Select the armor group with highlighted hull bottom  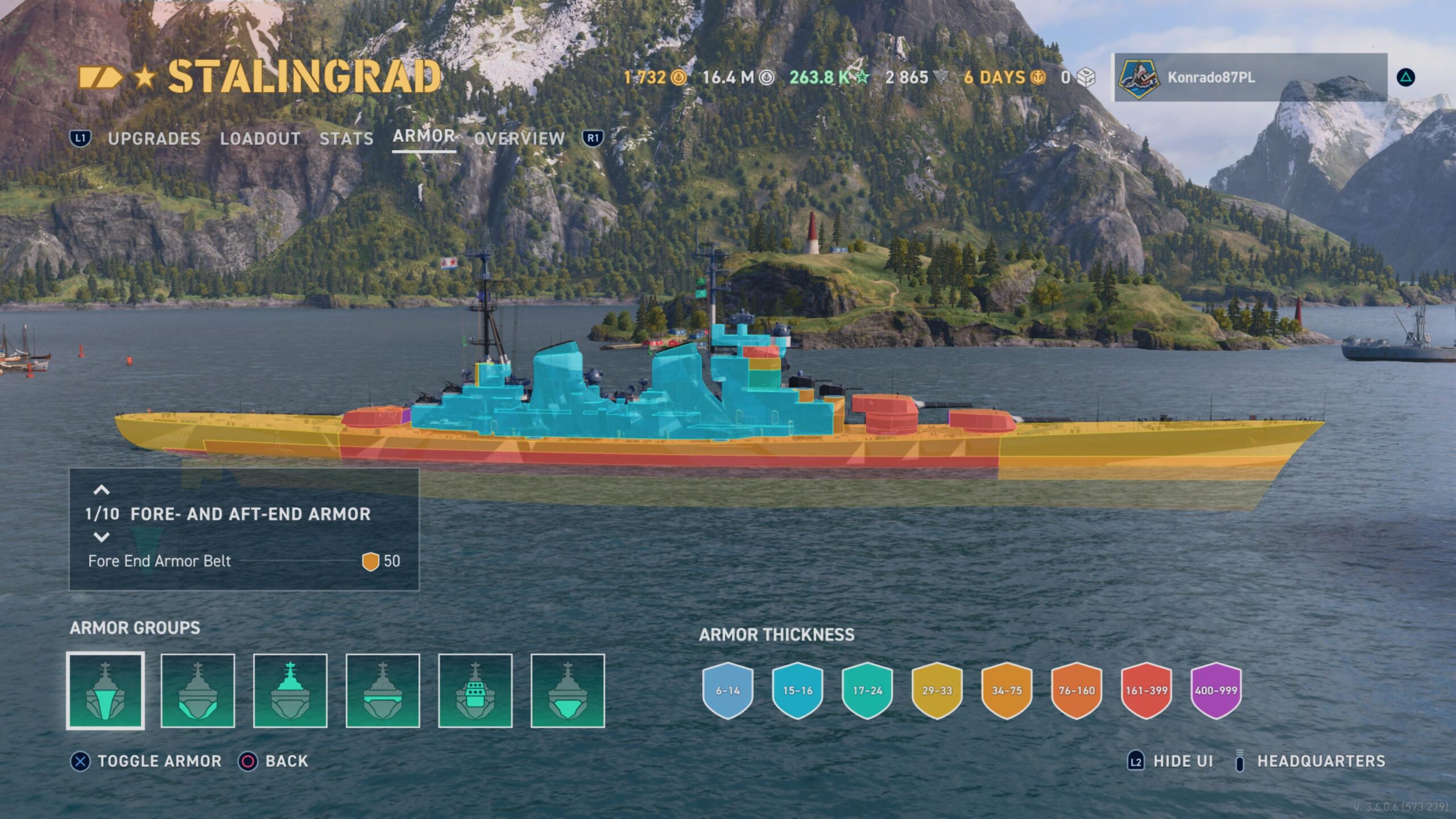click(568, 690)
